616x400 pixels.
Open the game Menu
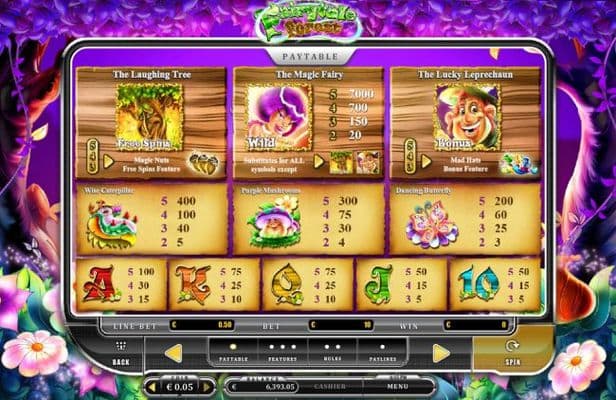[398, 385]
